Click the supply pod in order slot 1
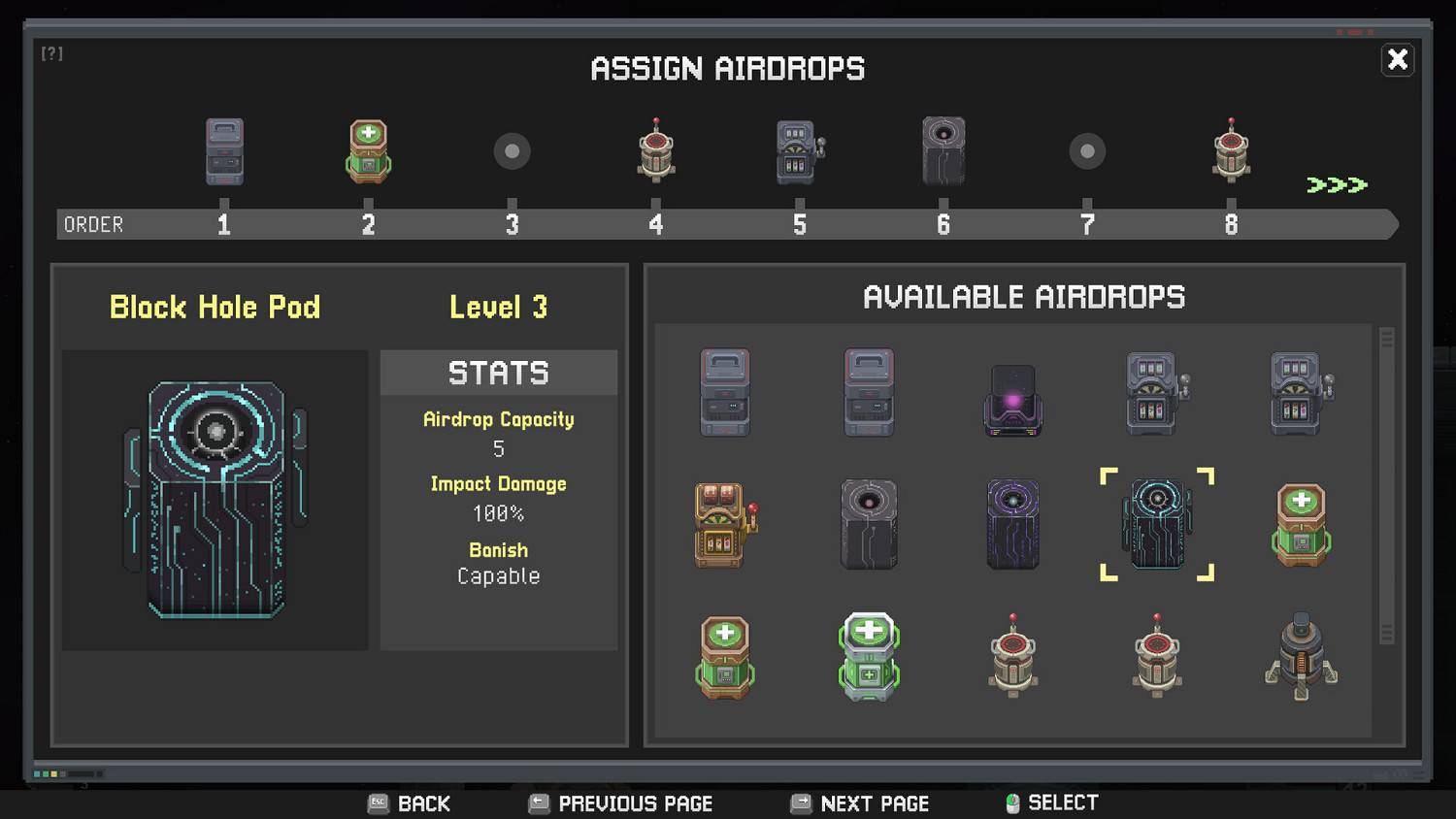1456x819 pixels. pos(224,150)
